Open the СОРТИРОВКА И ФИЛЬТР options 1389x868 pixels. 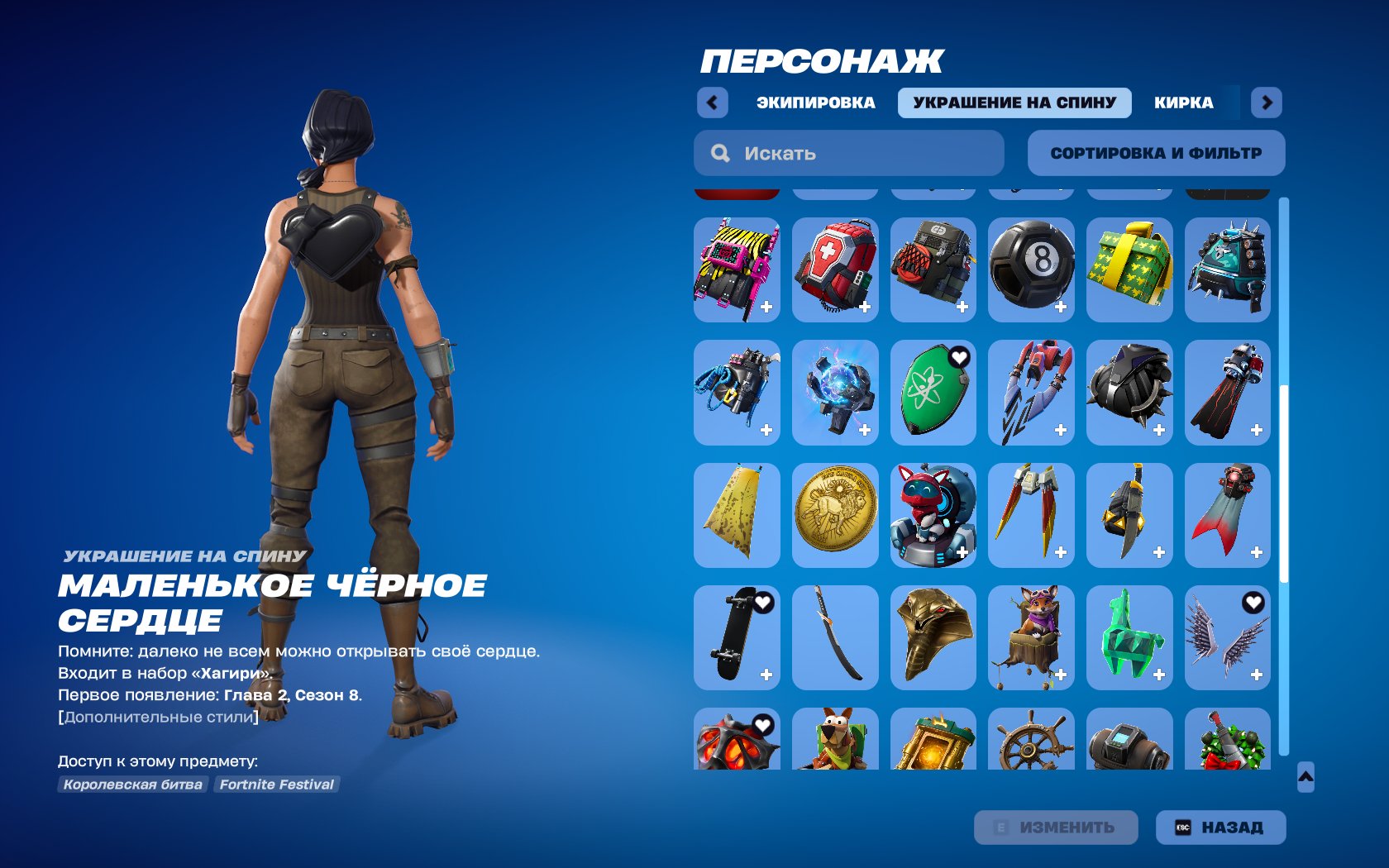(1156, 152)
